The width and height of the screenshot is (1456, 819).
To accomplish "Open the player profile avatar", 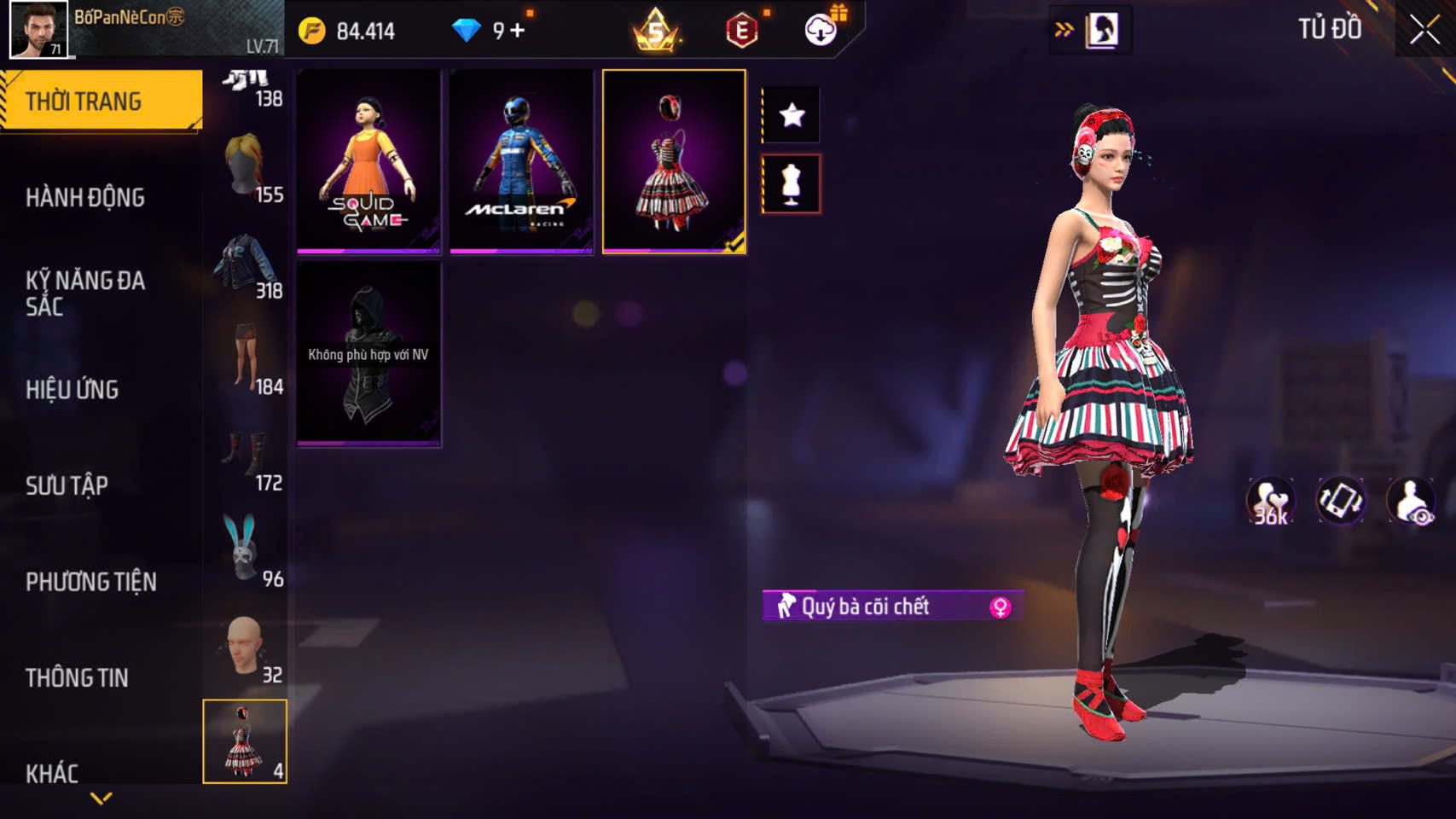I will pos(38,29).
